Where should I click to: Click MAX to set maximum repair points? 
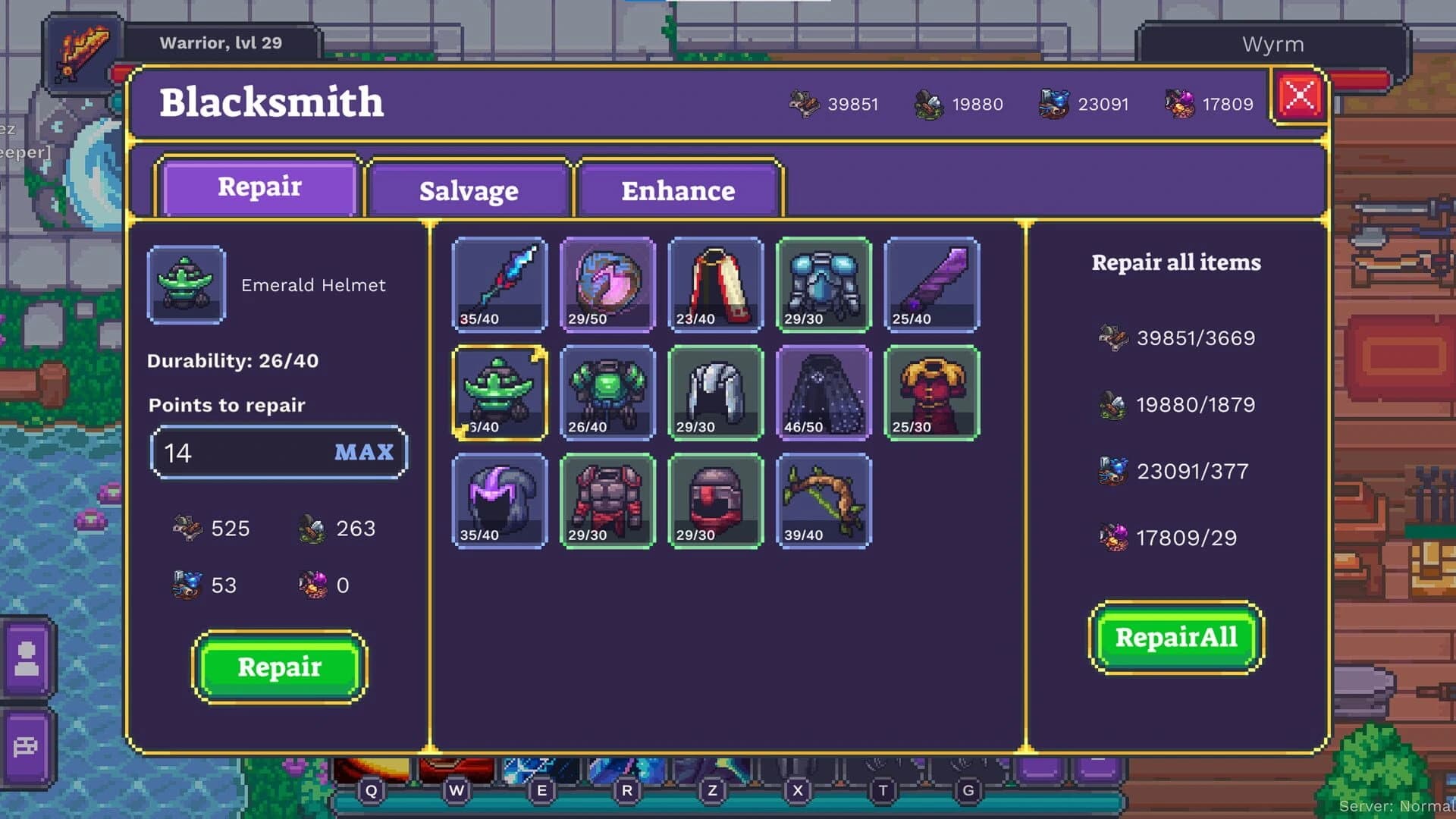click(x=365, y=452)
